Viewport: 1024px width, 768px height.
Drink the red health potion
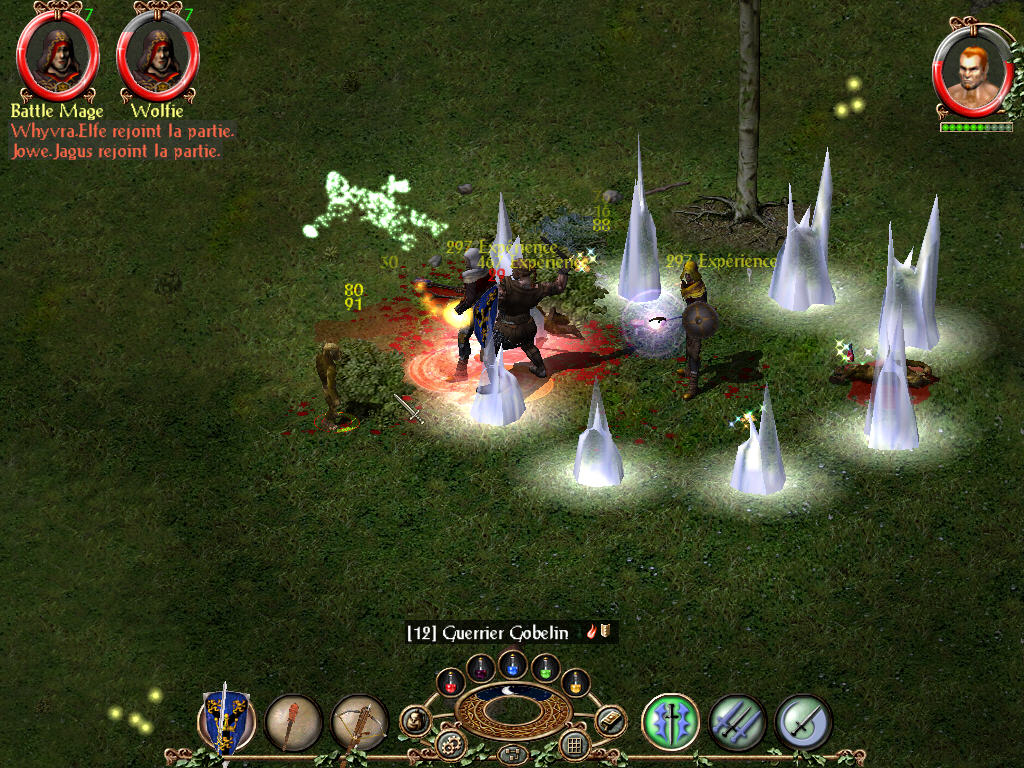451,682
